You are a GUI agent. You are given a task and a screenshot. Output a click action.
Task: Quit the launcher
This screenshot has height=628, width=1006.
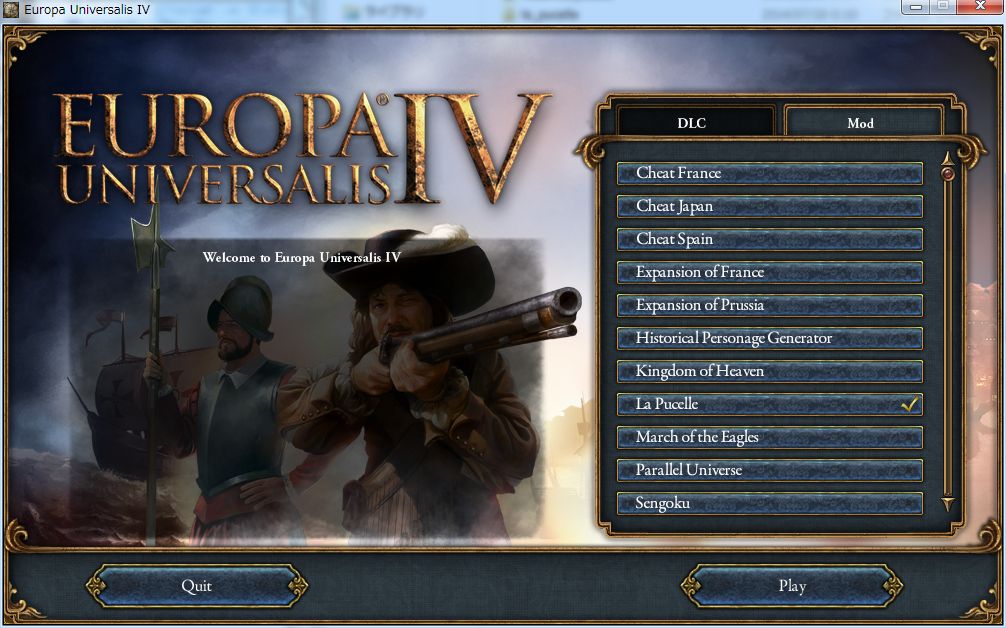click(x=196, y=586)
